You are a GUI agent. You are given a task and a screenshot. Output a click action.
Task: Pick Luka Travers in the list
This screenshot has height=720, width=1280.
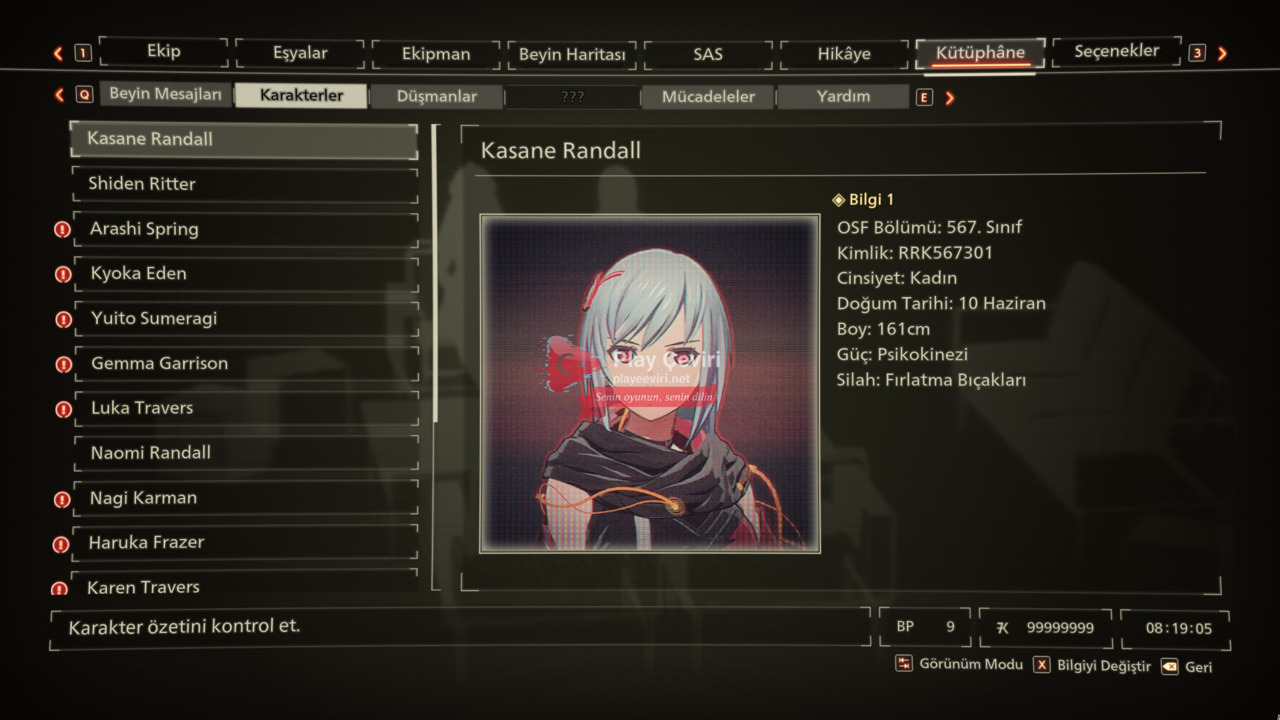tap(244, 408)
